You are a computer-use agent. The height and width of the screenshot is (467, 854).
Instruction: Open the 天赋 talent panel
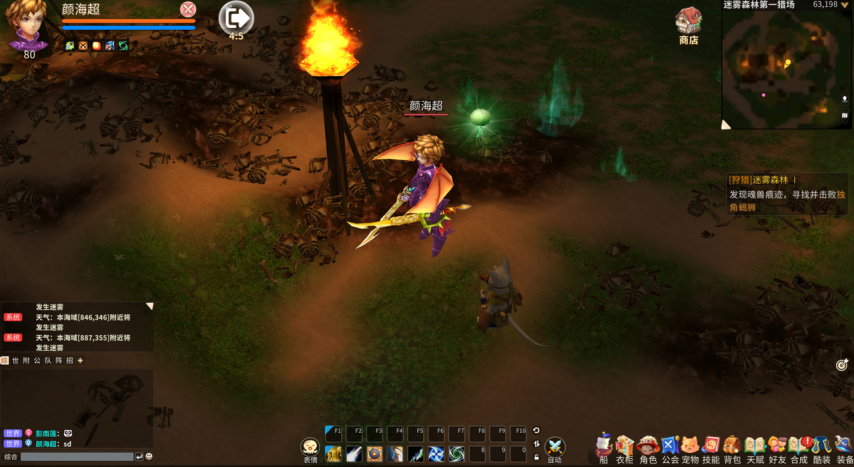(x=755, y=446)
